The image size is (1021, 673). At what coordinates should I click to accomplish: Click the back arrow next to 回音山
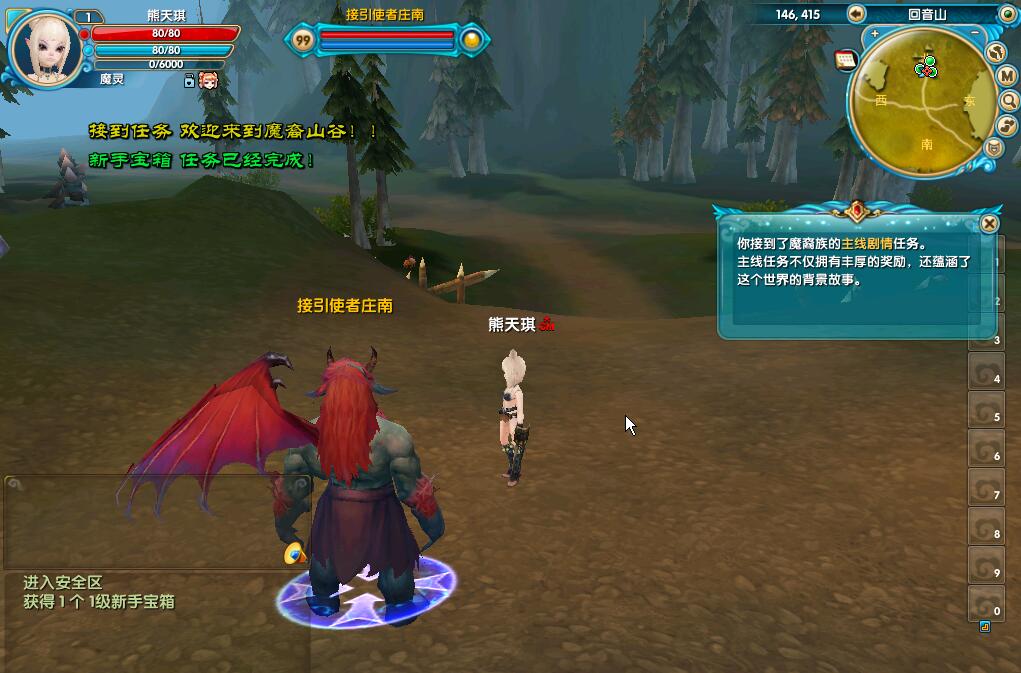pyautogui.click(x=856, y=13)
